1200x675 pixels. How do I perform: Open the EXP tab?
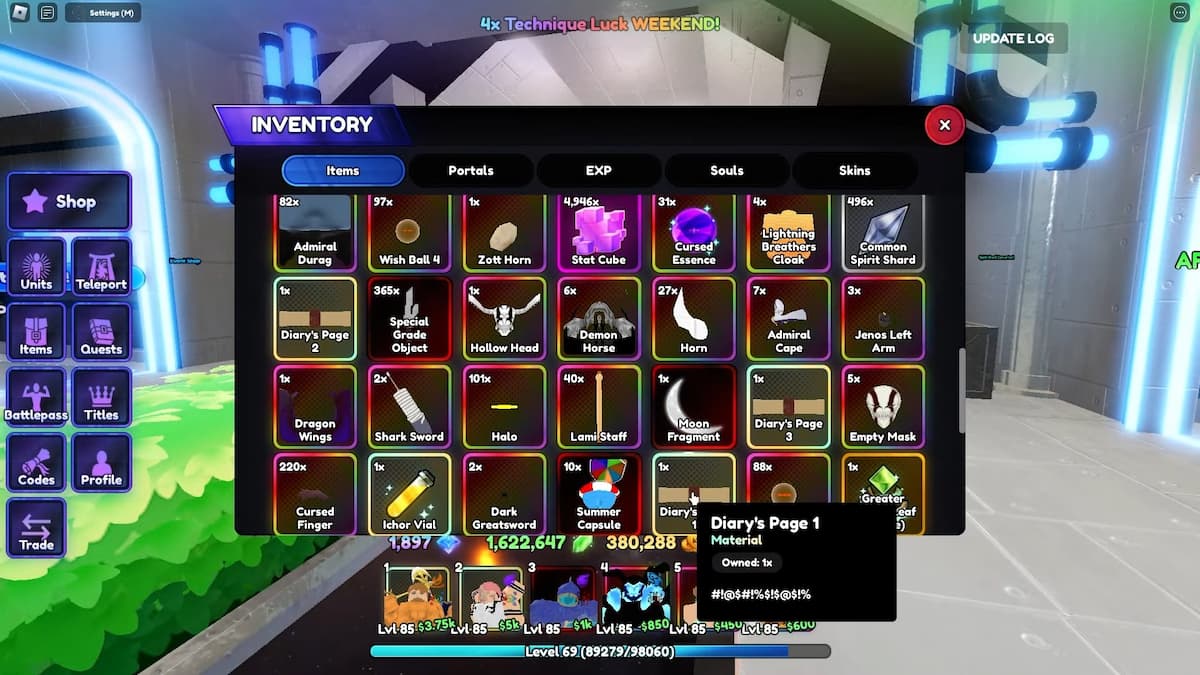598,170
